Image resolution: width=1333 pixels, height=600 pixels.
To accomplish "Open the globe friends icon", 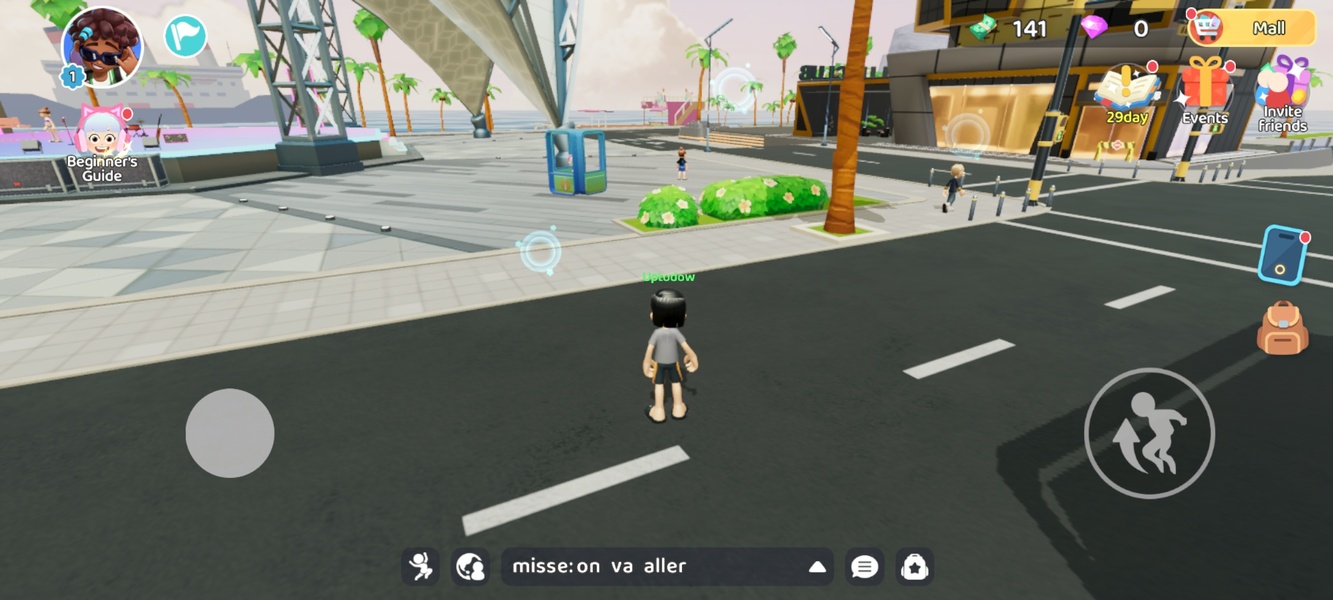I will [x=470, y=567].
